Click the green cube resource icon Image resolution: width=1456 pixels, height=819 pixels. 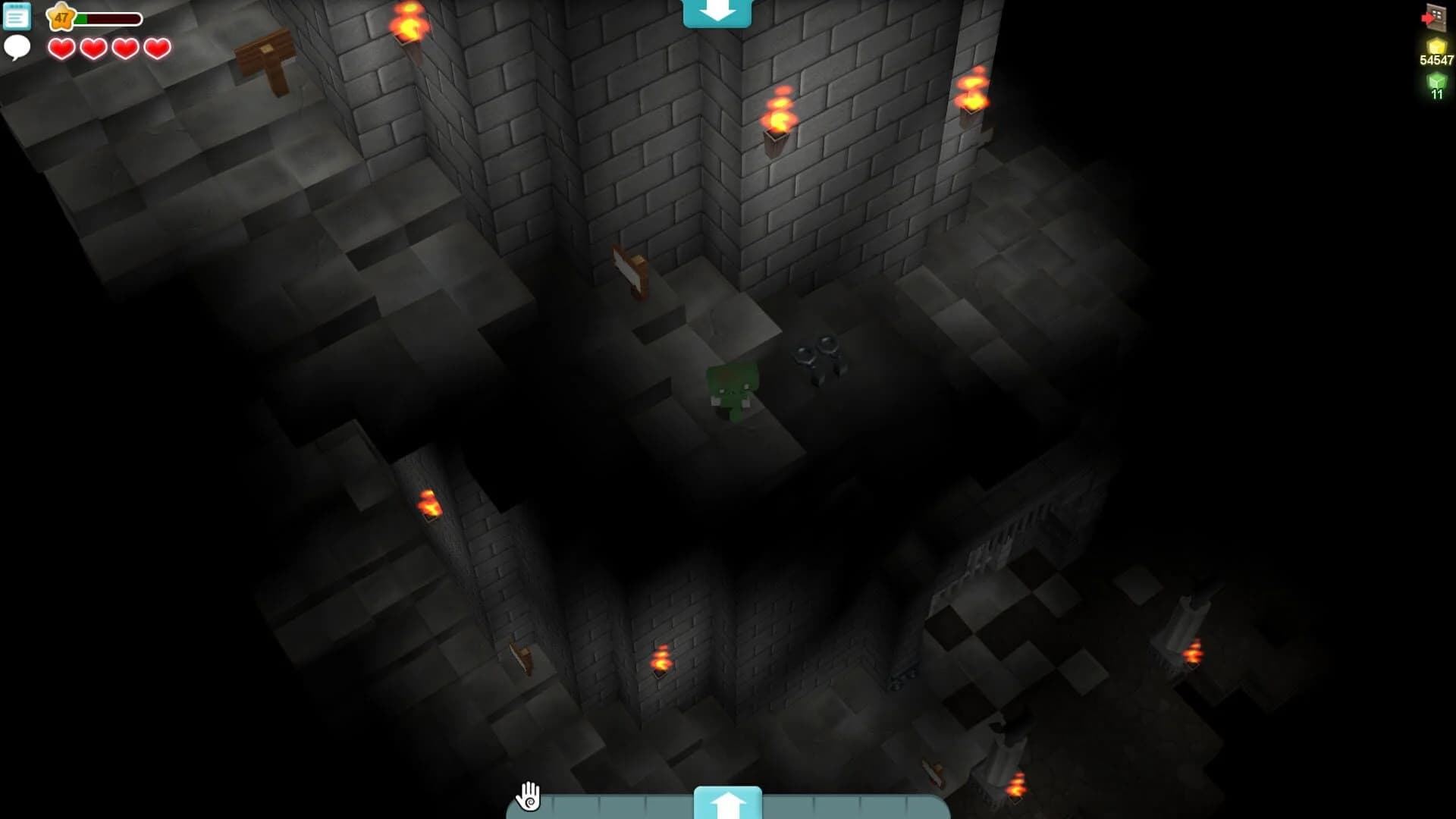pyautogui.click(x=1436, y=80)
